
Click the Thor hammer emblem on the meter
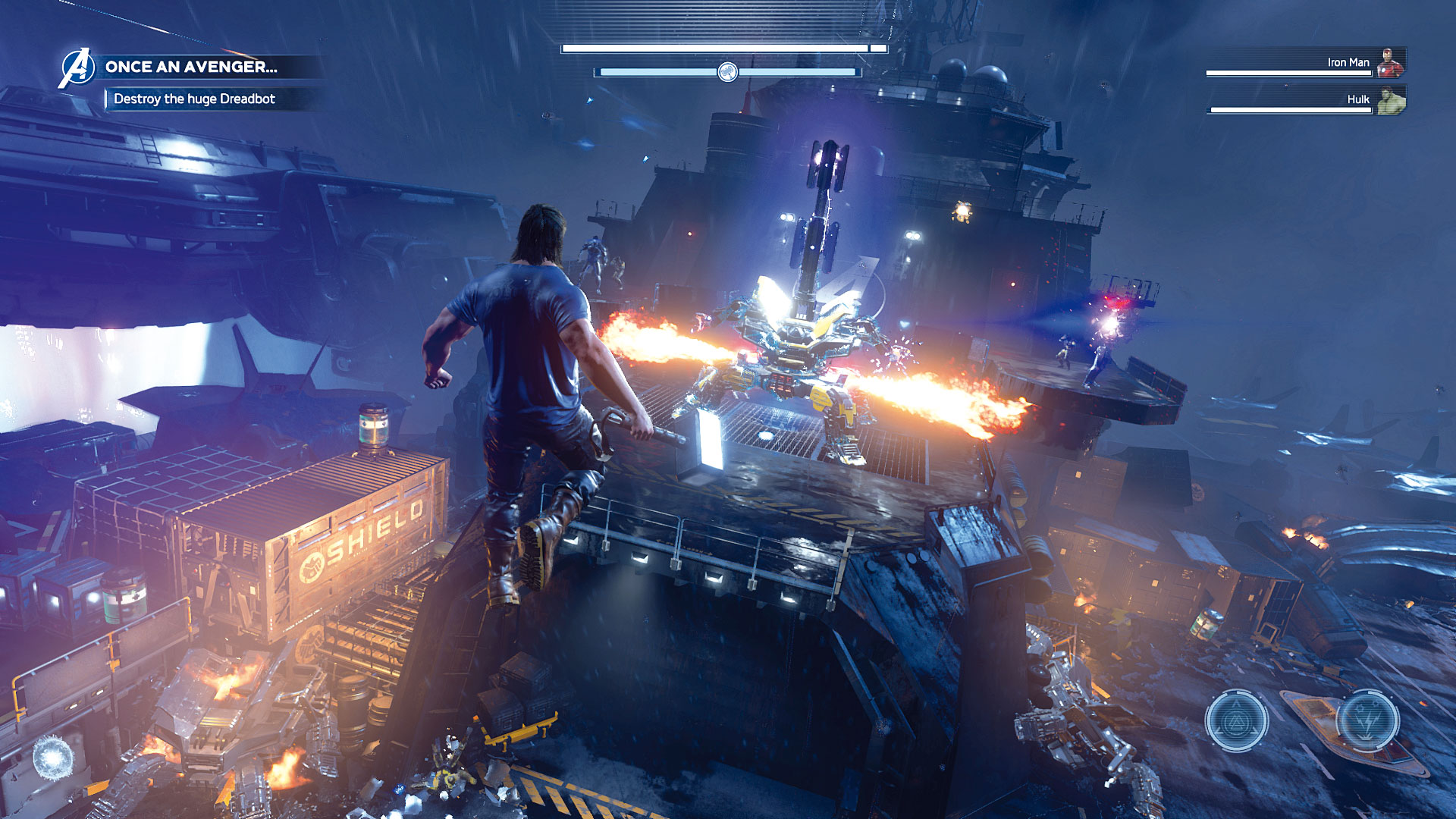point(727,72)
